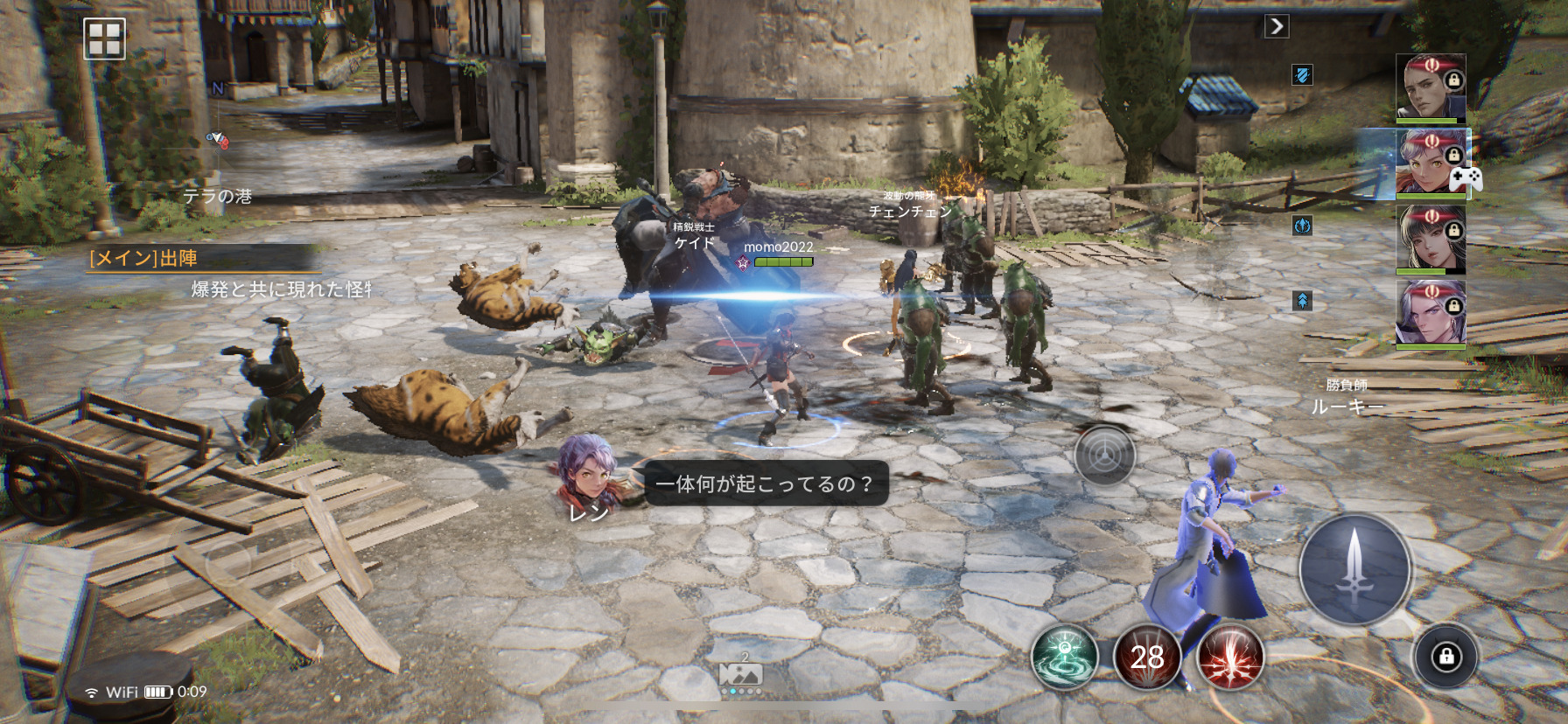Screen dimensions: 1568x724
Task: Select the dark-haired male party portrait
Action: 1430,87
